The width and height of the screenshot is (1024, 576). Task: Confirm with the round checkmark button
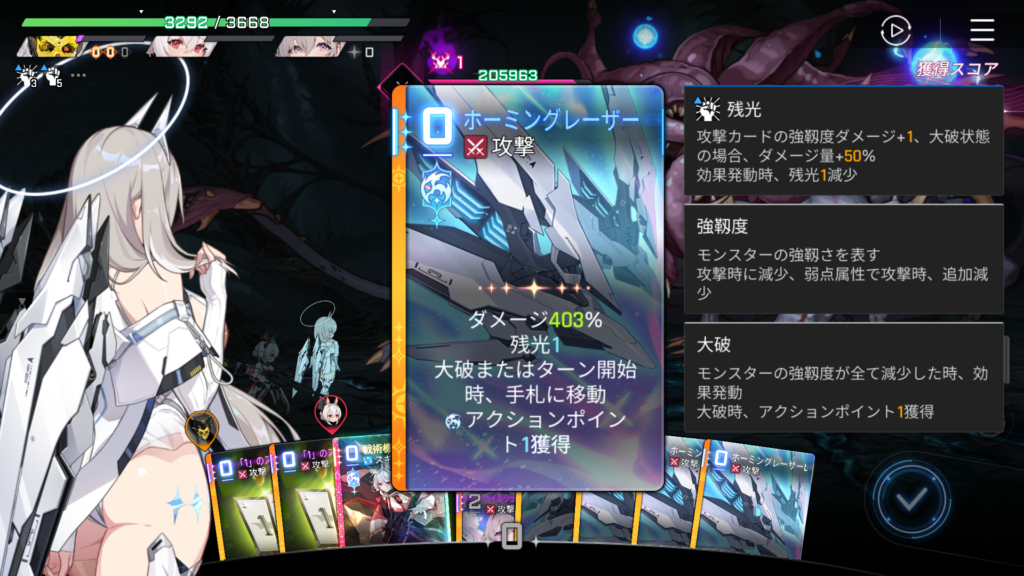click(909, 497)
